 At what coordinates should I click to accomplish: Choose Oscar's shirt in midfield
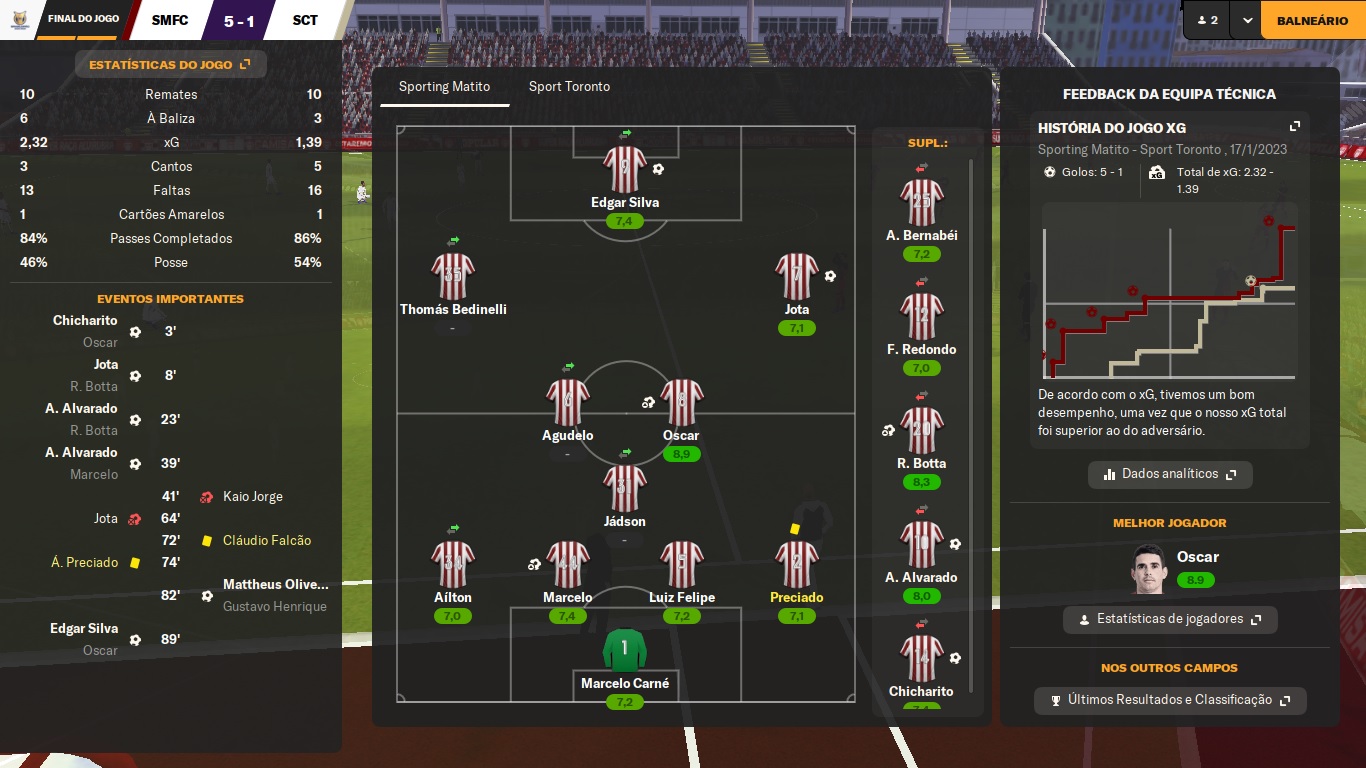tap(682, 403)
